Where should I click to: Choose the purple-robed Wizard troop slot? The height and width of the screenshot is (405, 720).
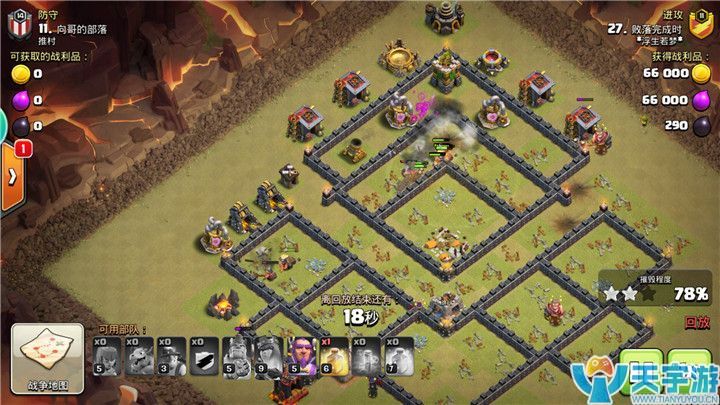(302, 356)
